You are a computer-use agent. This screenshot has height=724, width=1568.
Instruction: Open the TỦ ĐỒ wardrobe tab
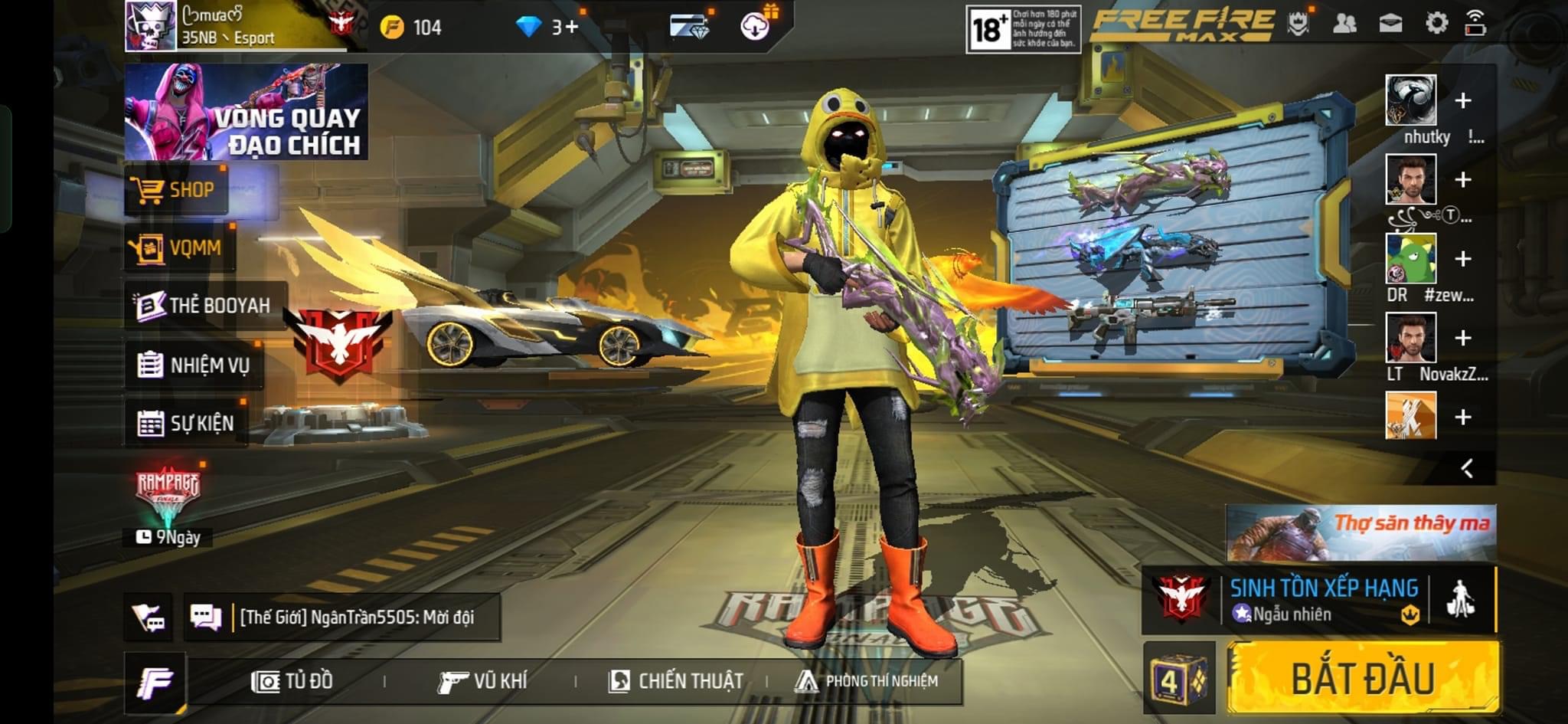(x=292, y=681)
